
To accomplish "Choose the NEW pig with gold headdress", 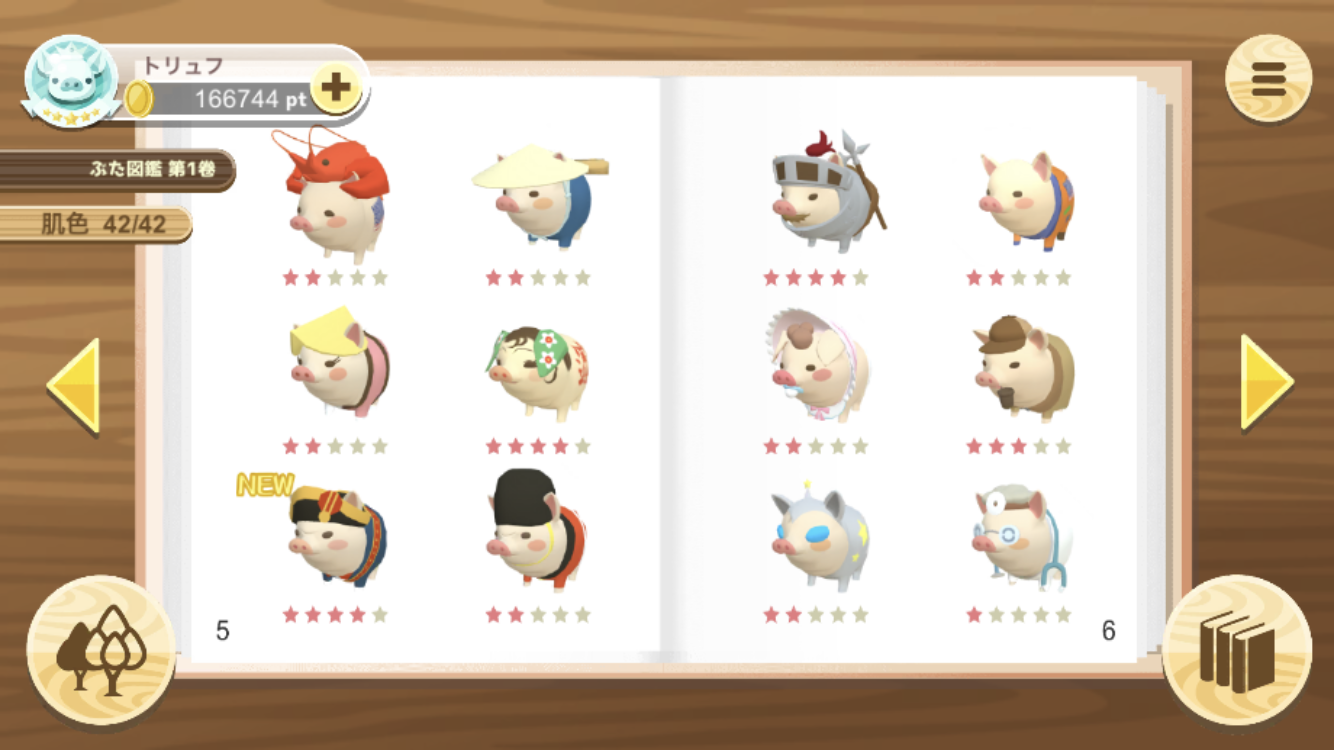I will coord(335,535).
